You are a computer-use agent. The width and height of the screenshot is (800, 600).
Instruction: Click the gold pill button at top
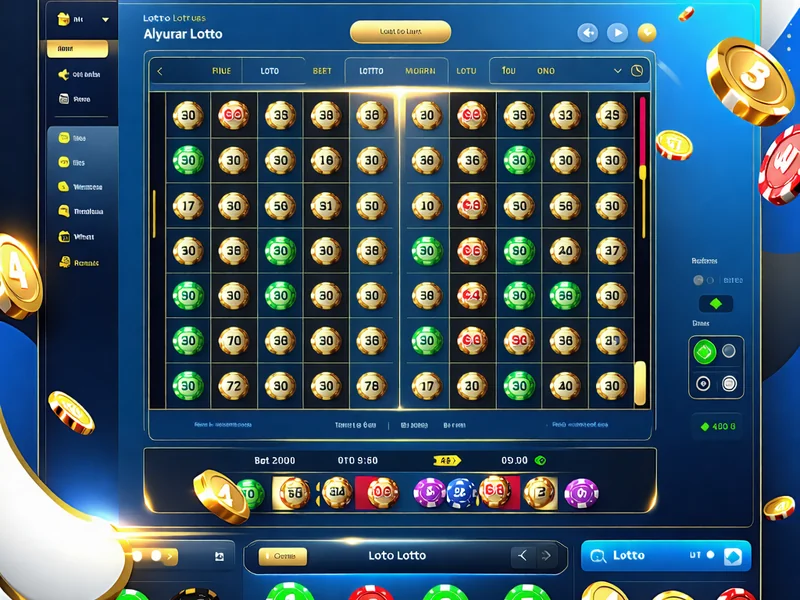400,32
